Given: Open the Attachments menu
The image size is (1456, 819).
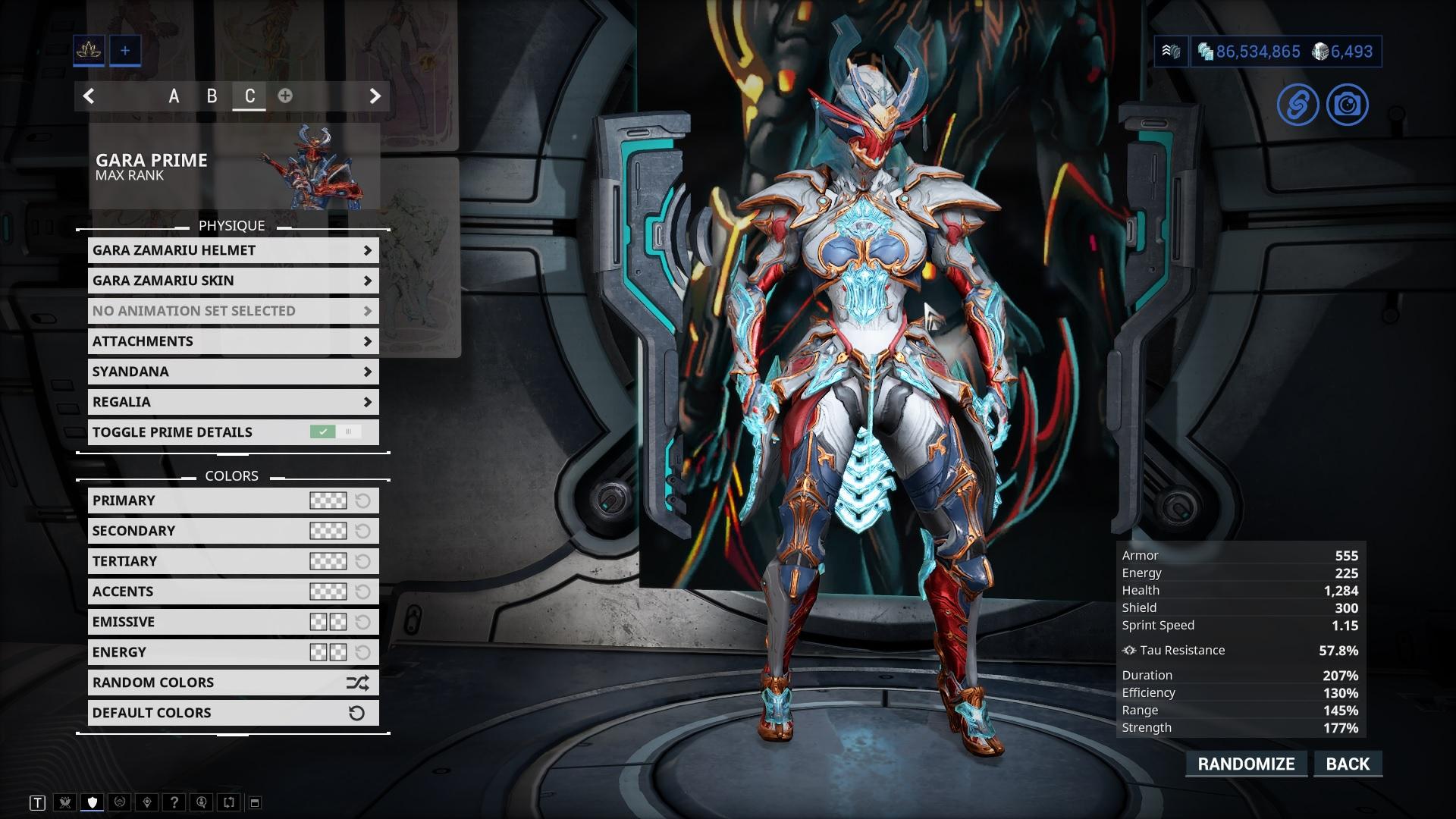Looking at the screenshot, I should point(233,341).
